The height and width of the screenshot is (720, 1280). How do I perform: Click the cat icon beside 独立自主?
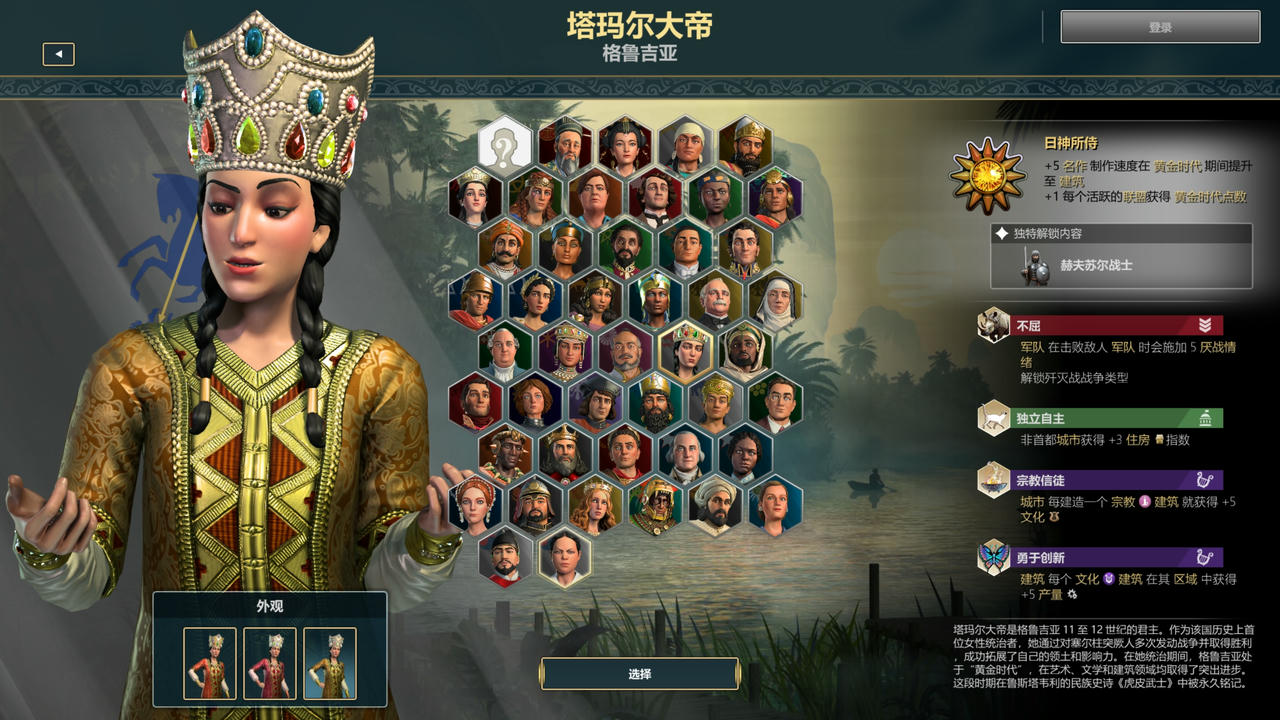(991, 417)
